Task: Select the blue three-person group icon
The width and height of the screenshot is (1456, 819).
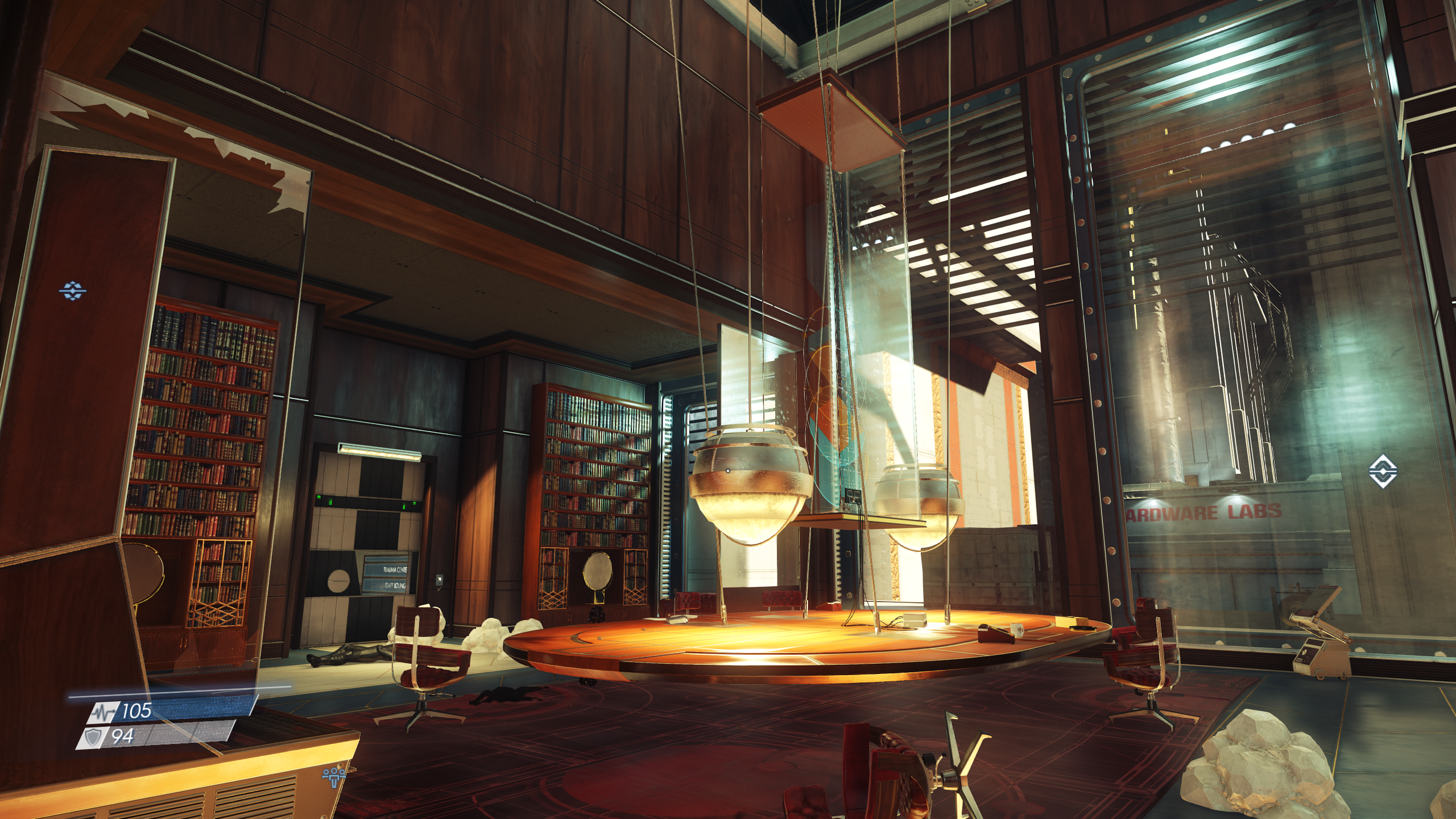Action: pyautogui.click(x=333, y=775)
